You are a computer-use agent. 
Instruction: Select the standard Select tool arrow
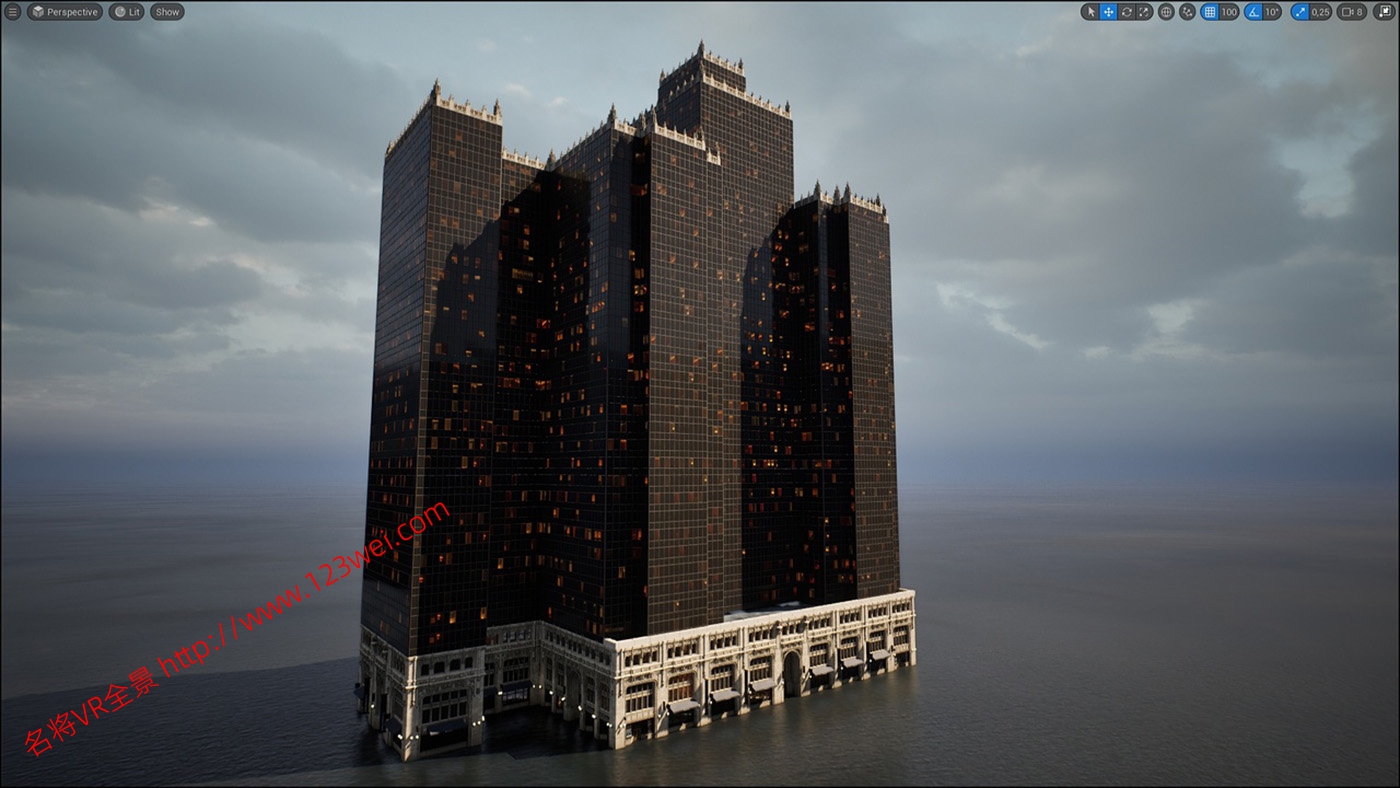pyautogui.click(x=1090, y=11)
